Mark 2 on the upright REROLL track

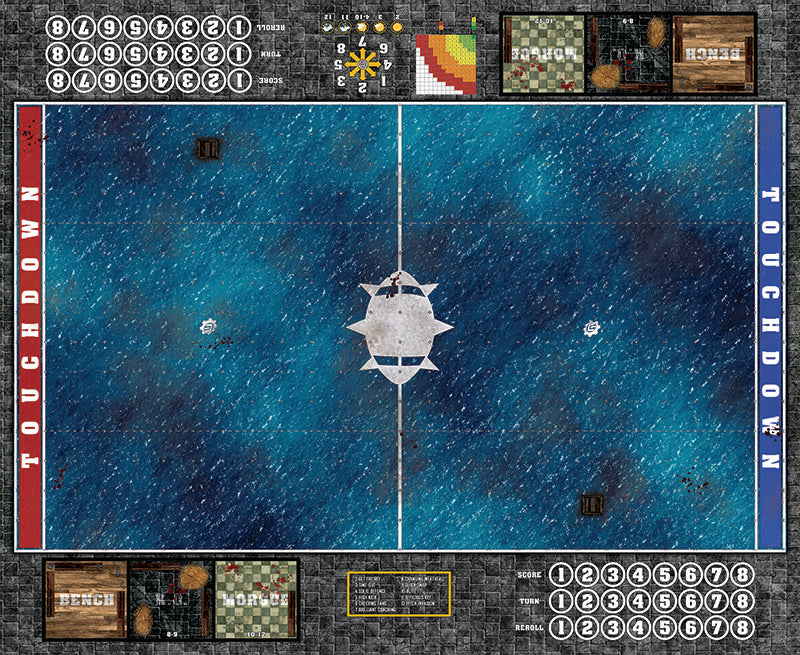point(587,626)
